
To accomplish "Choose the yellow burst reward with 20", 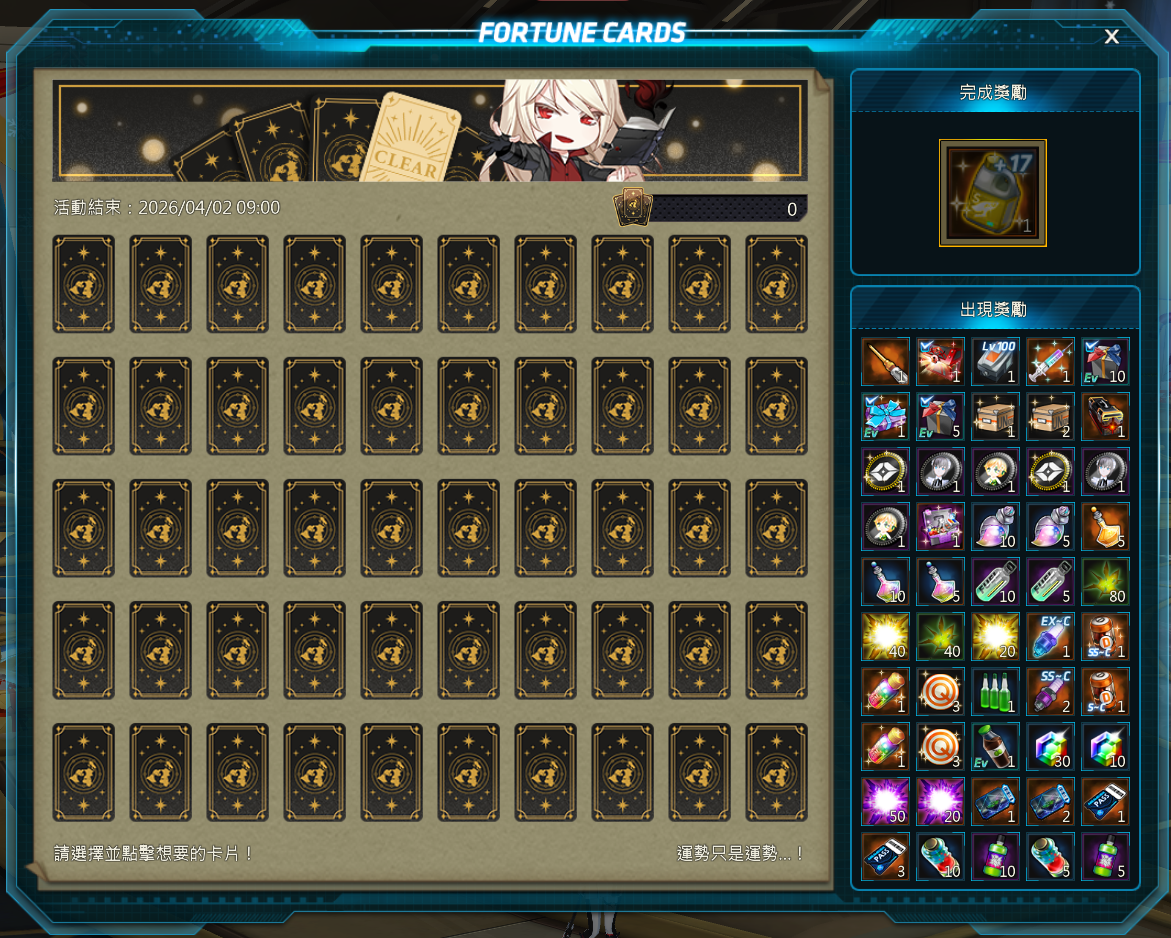I will coord(995,636).
